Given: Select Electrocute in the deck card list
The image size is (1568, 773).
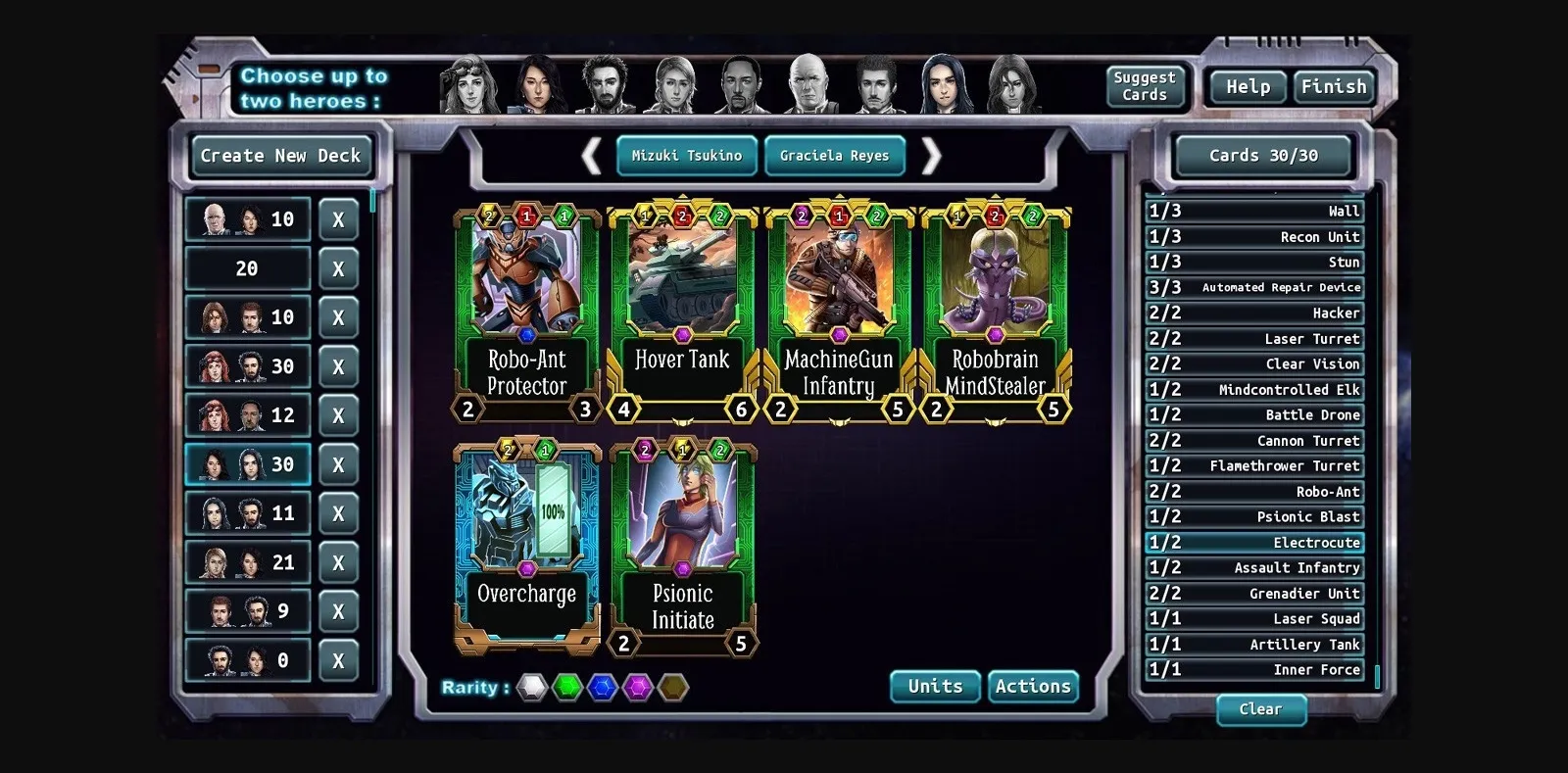Looking at the screenshot, I should (1254, 542).
